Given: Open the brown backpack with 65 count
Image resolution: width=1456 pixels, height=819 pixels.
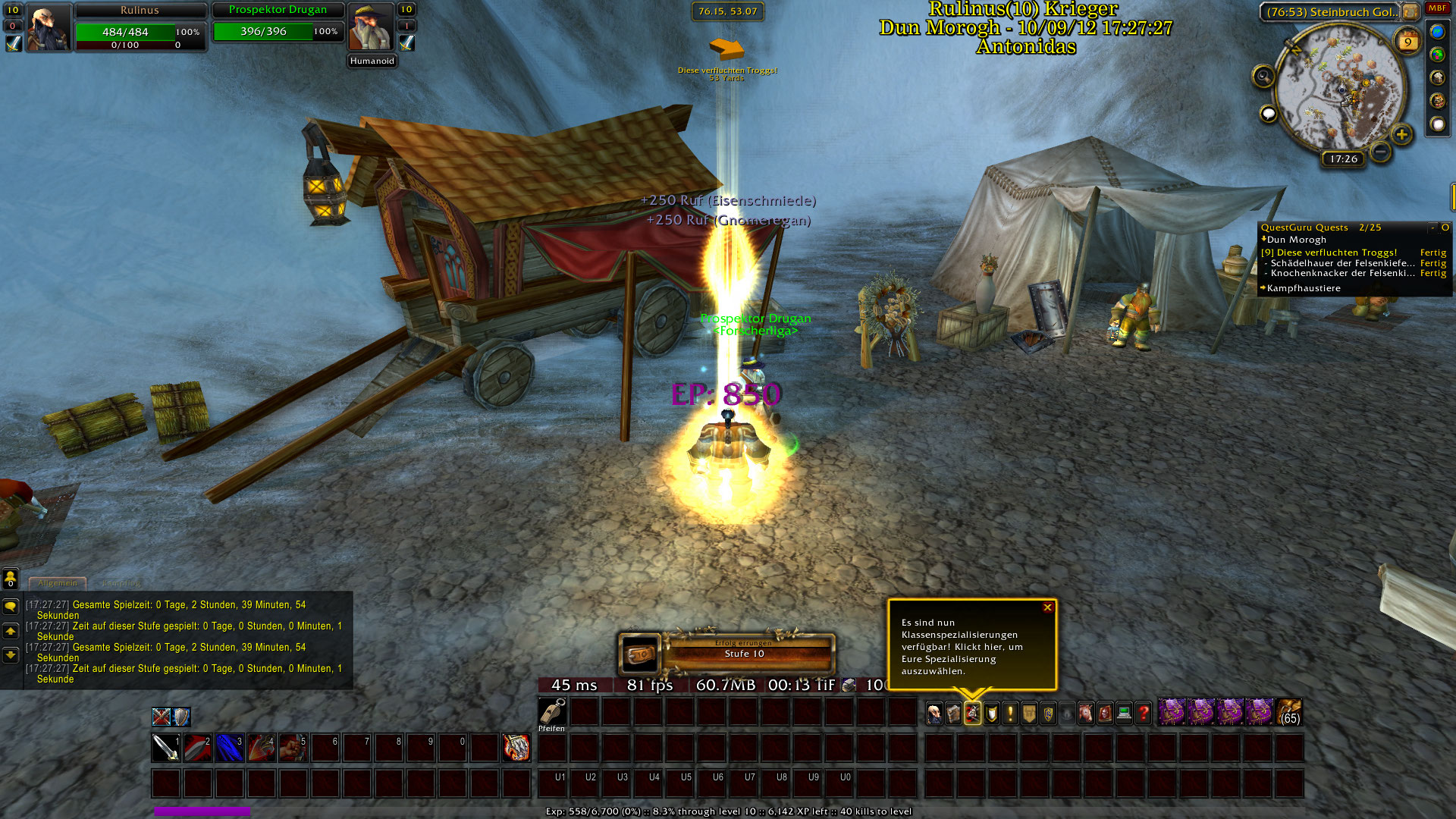Looking at the screenshot, I should click(x=1288, y=713).
